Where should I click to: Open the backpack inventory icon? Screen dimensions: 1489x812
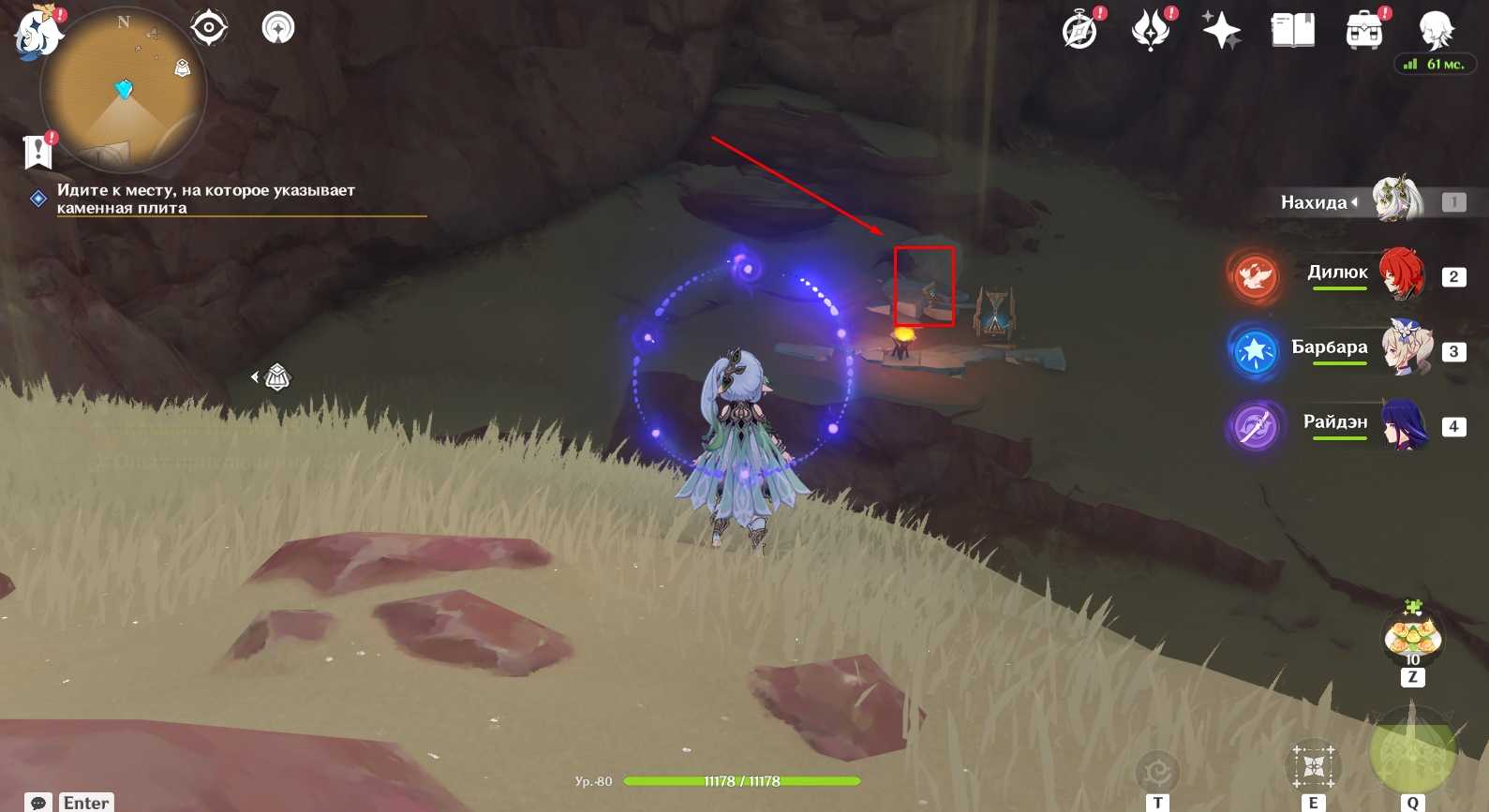click(1363, 30)
